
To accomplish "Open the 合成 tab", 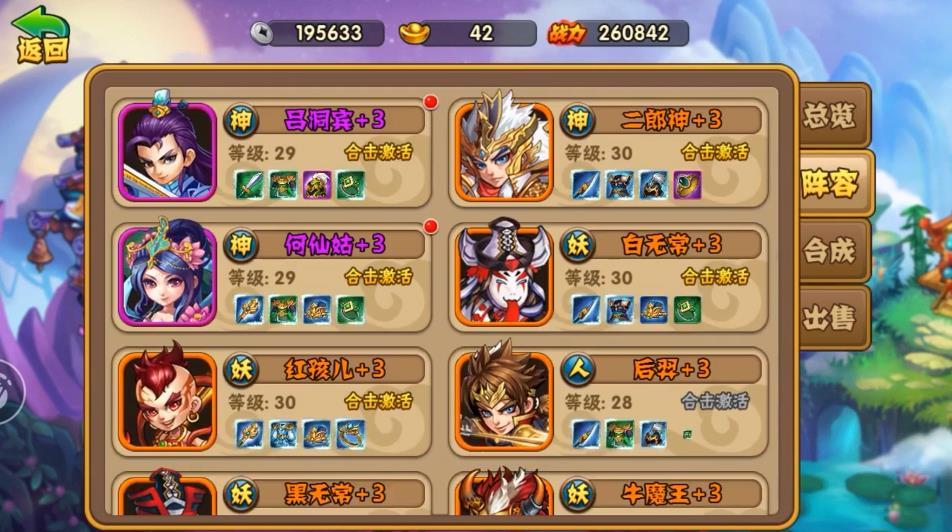I will point(829,251).
